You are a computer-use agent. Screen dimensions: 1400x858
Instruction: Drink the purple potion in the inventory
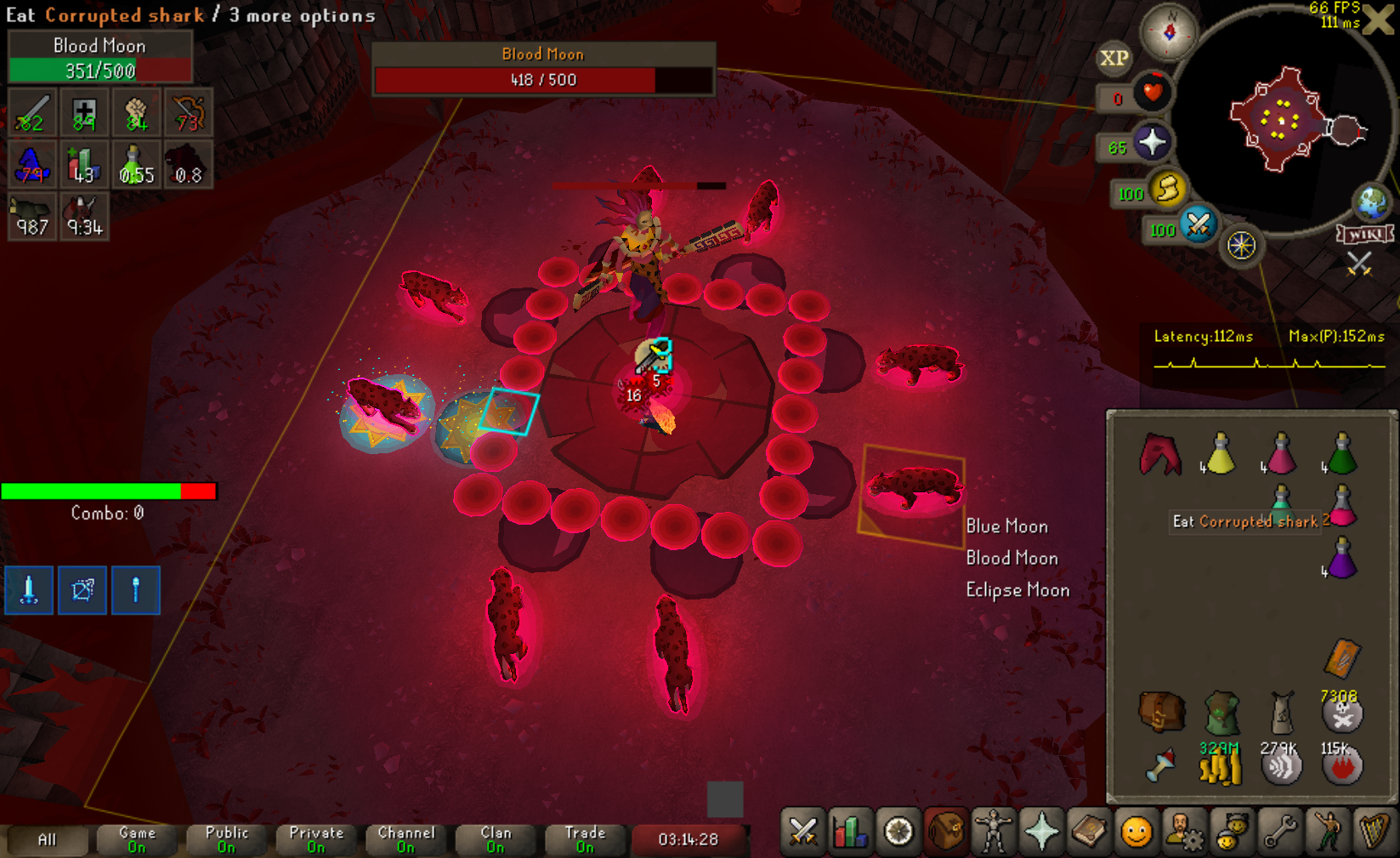pos(1340,559)
